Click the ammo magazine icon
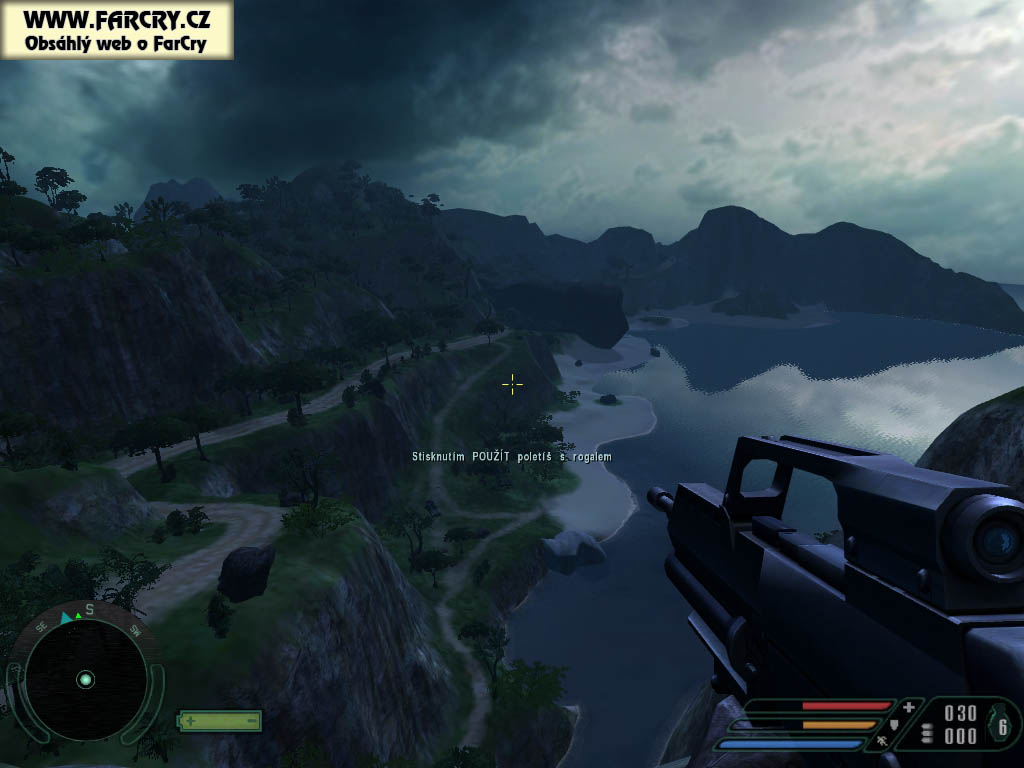 tap(927, 732)
